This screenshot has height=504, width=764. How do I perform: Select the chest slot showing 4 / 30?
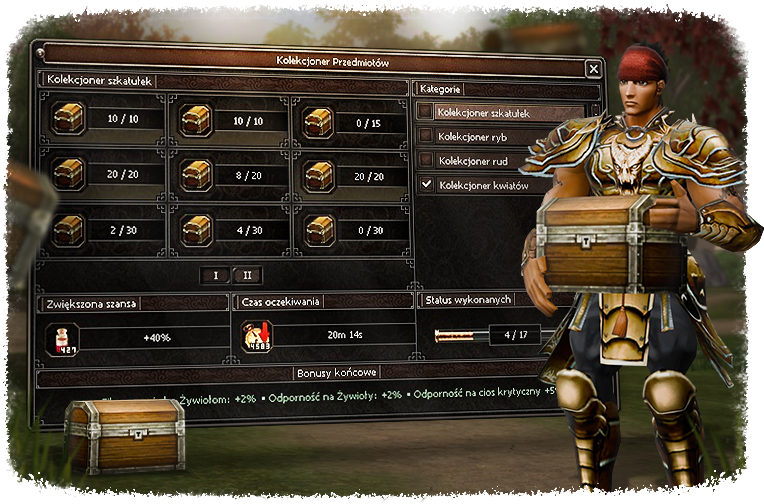(196, 230)
